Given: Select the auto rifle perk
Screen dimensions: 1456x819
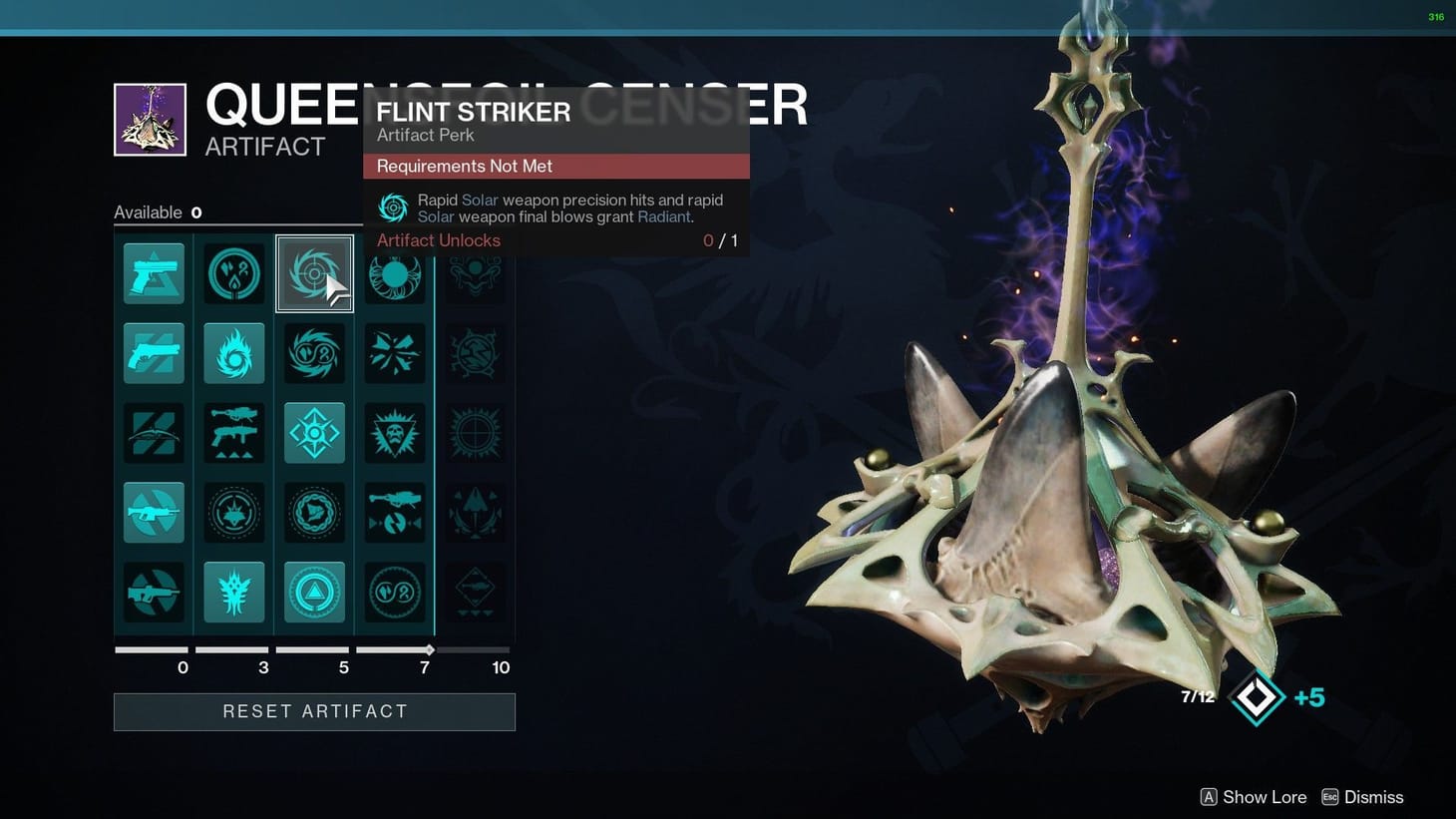Looking at the screenshot, I should (154, 513).
